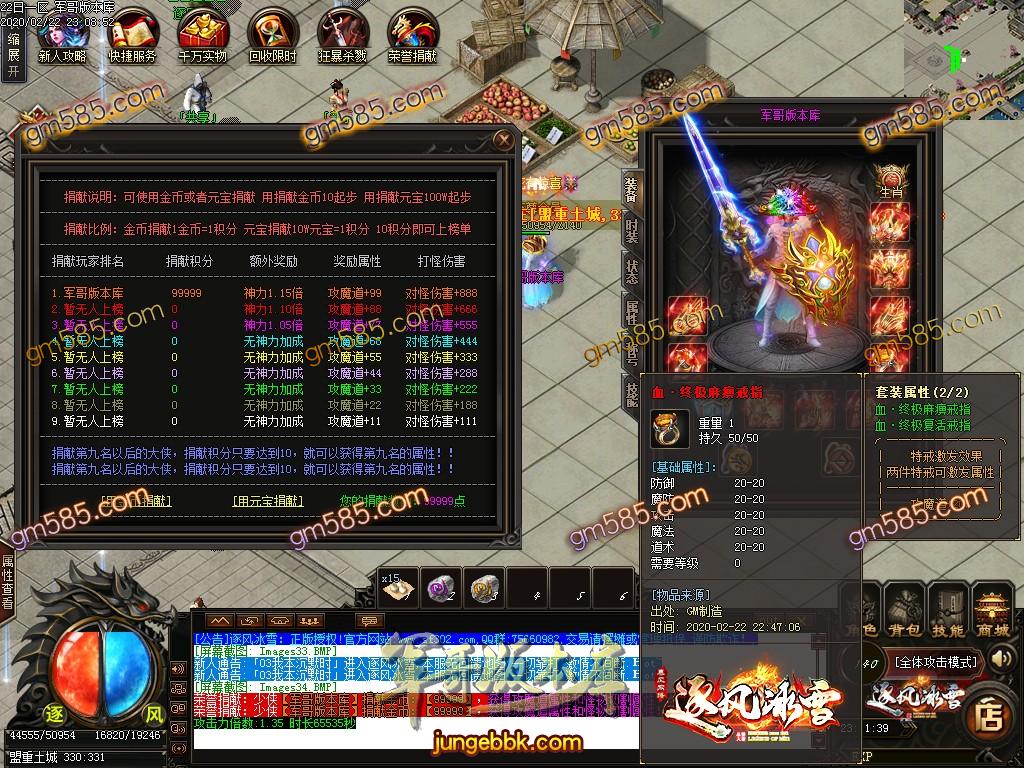The width and height of the screenshot is (1024, 768).
Task: Open the 生肖 zodiac equipment slot
Action: 890,180
